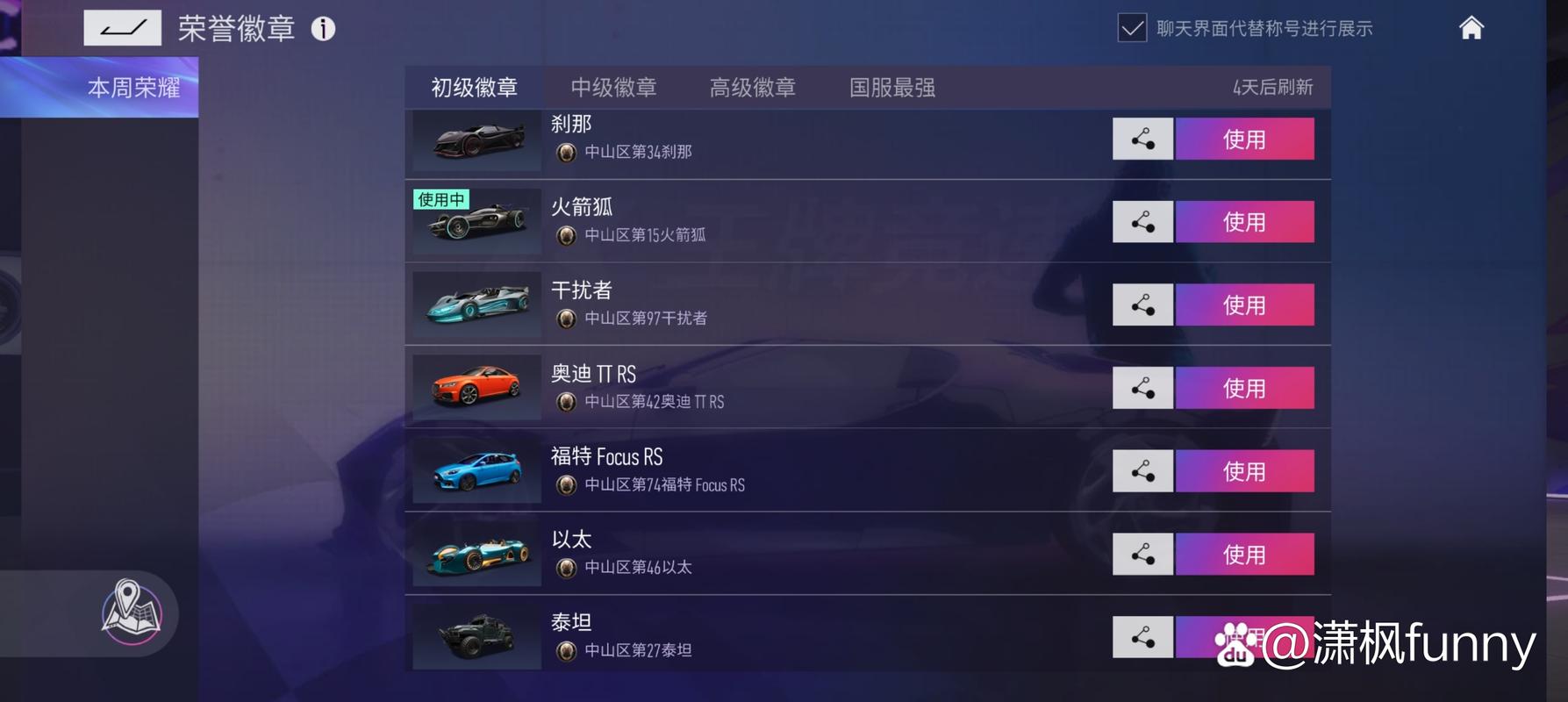Open the 国服最强 tab
1568x702 pixels.
pyautogui.click(x=892, y=87)
